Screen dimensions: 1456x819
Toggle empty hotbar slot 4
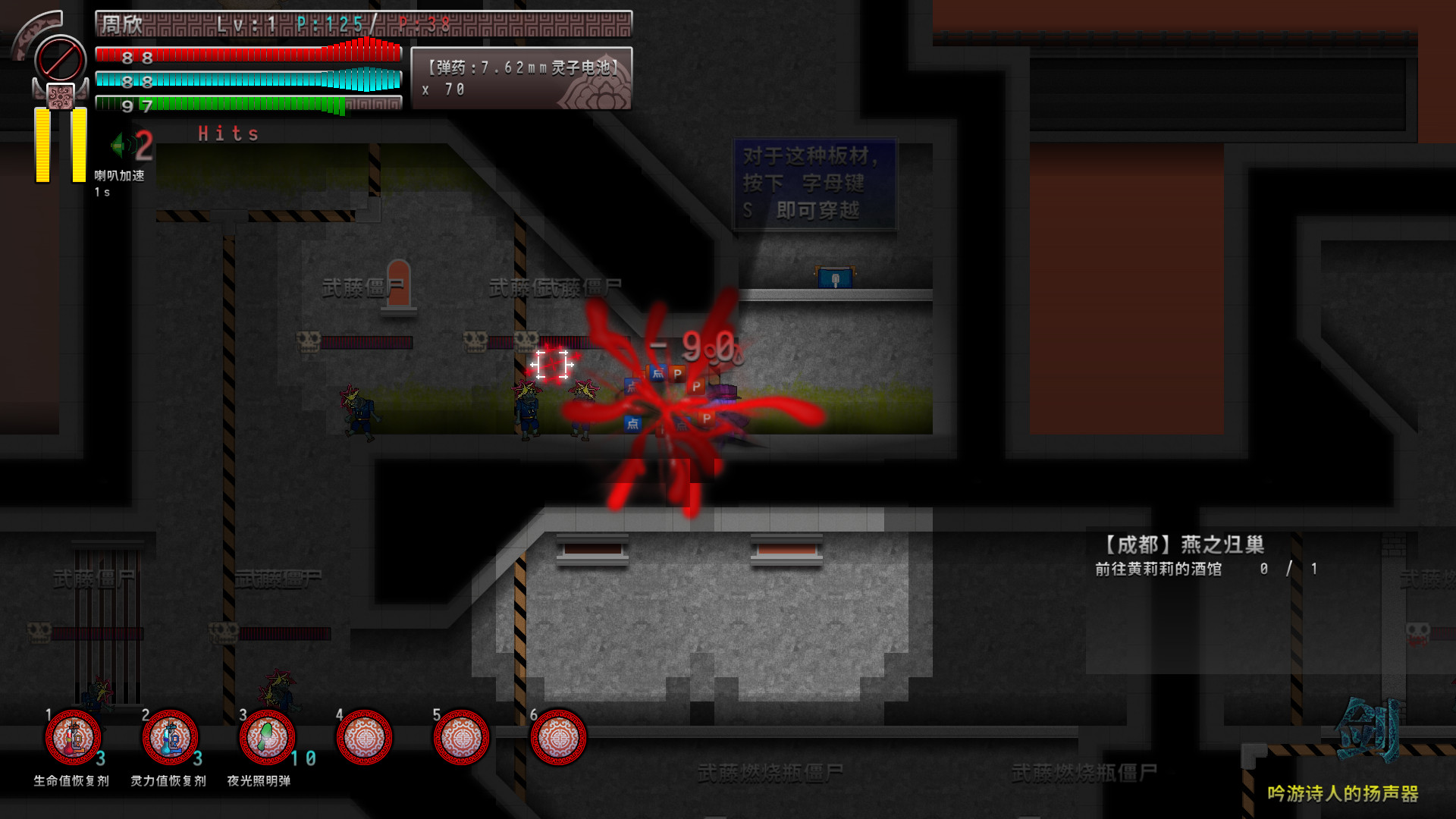pyautogui.click(x=364, y=738)
